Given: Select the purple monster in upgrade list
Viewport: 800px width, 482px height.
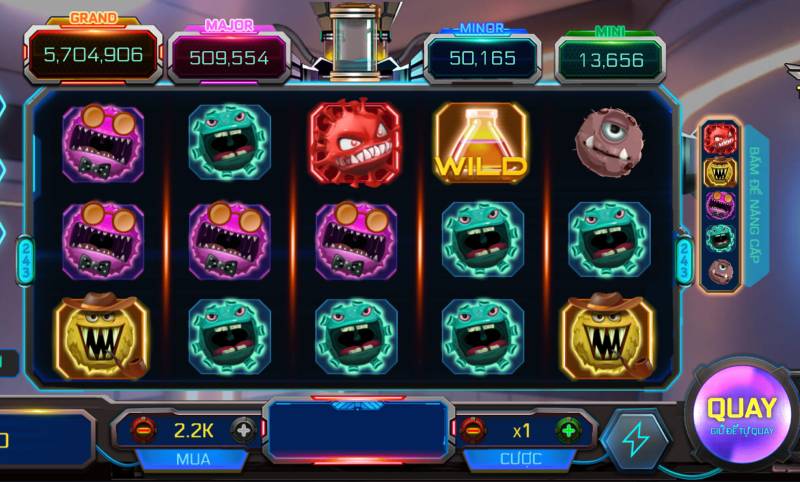Looking at the screenshot, I should click(x=720, y=205).
